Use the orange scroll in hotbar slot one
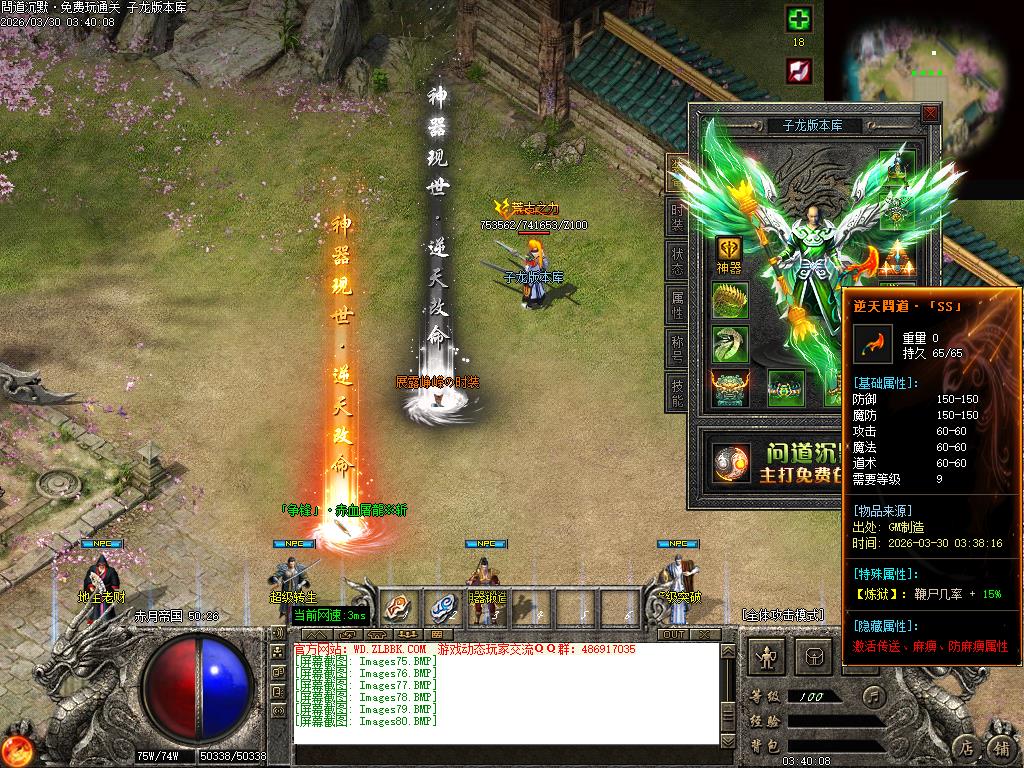The image size is (1024, 768). click(x=398, y=607)
